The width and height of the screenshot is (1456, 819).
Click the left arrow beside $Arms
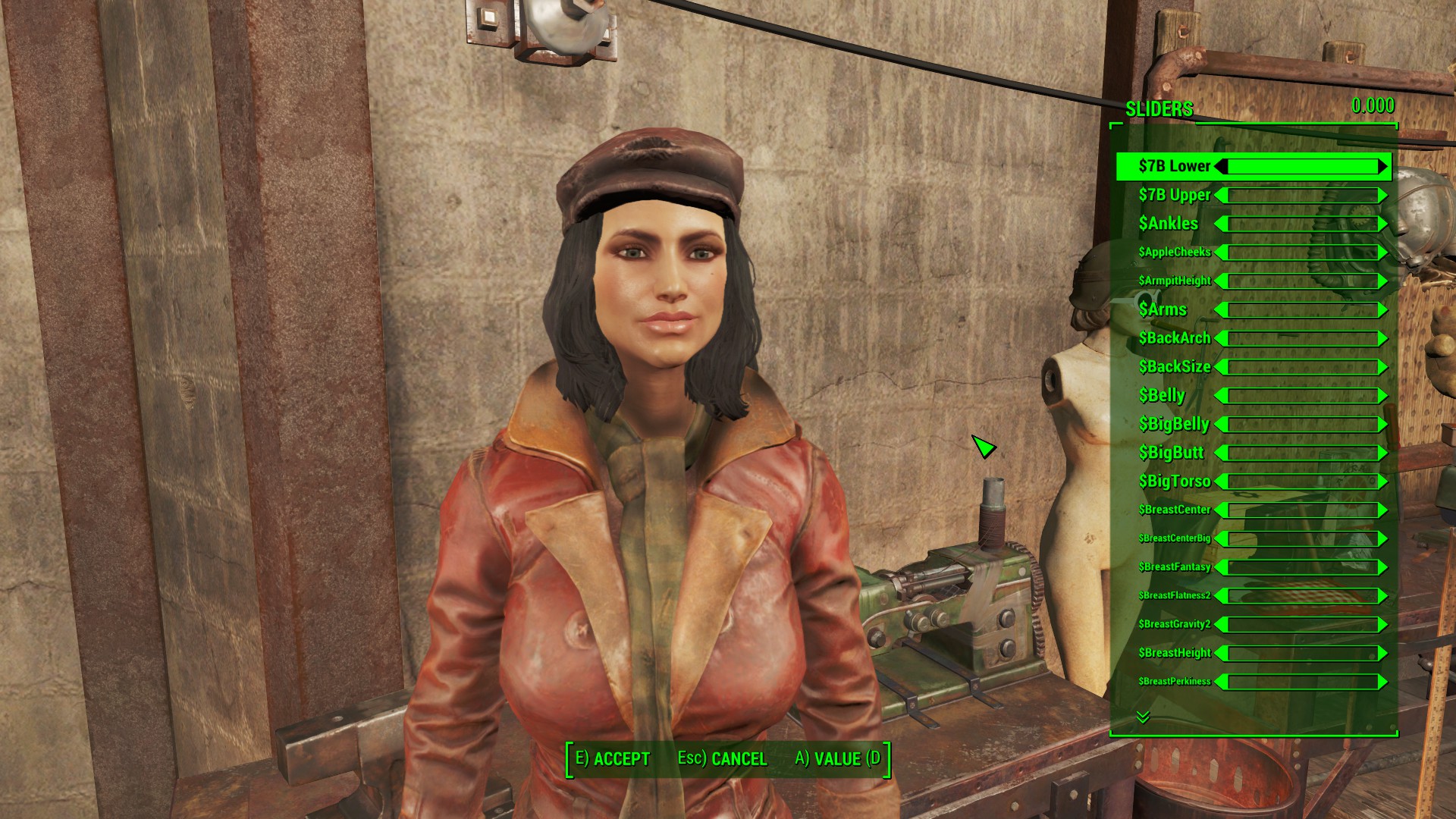(1221, 309)
